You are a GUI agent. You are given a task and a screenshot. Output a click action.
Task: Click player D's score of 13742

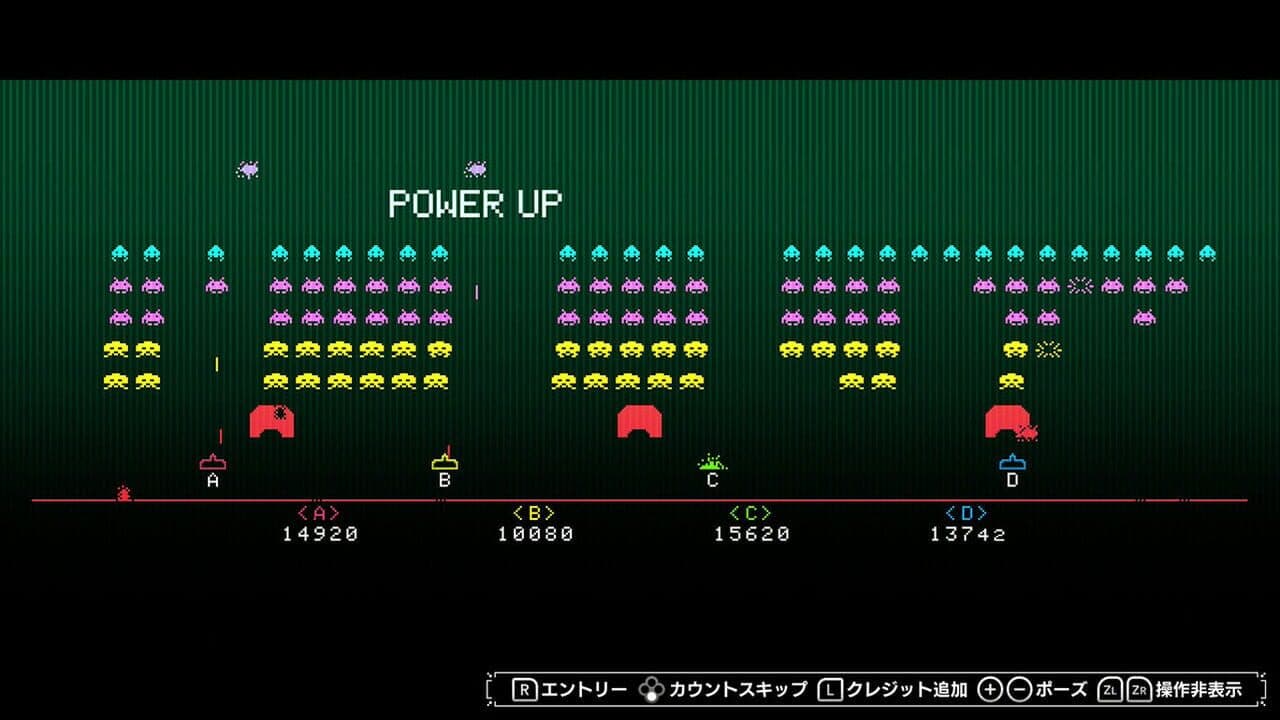(965, 533)
